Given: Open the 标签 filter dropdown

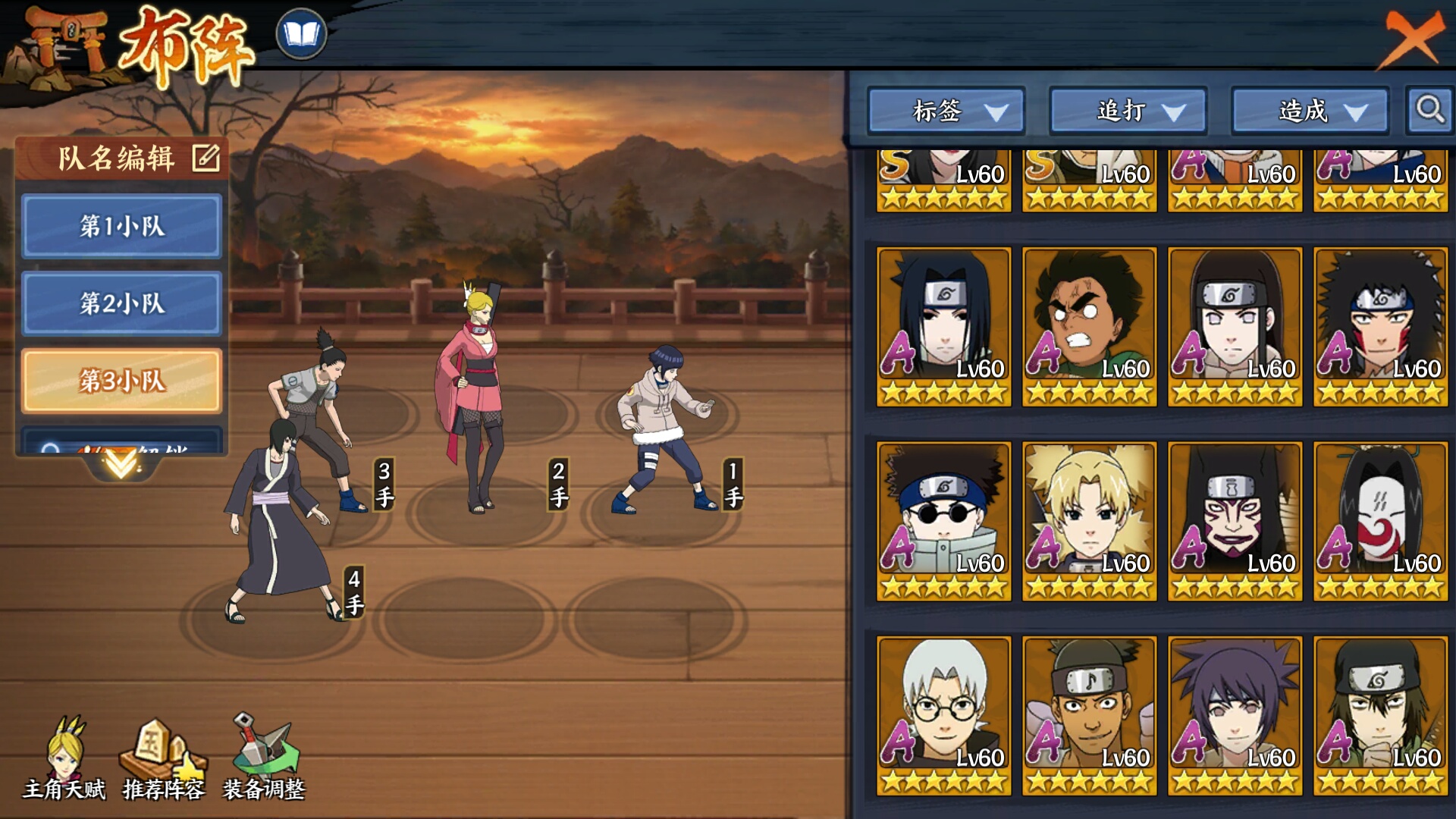Looking at the screenshot, I should (x=946, y=111).
